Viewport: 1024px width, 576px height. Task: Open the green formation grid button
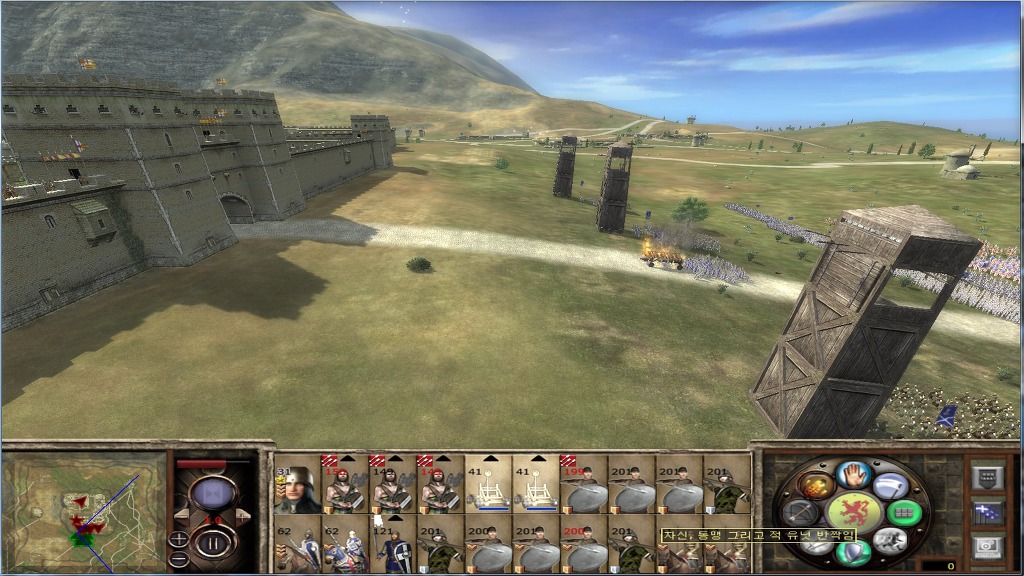[x=903, y=512]
